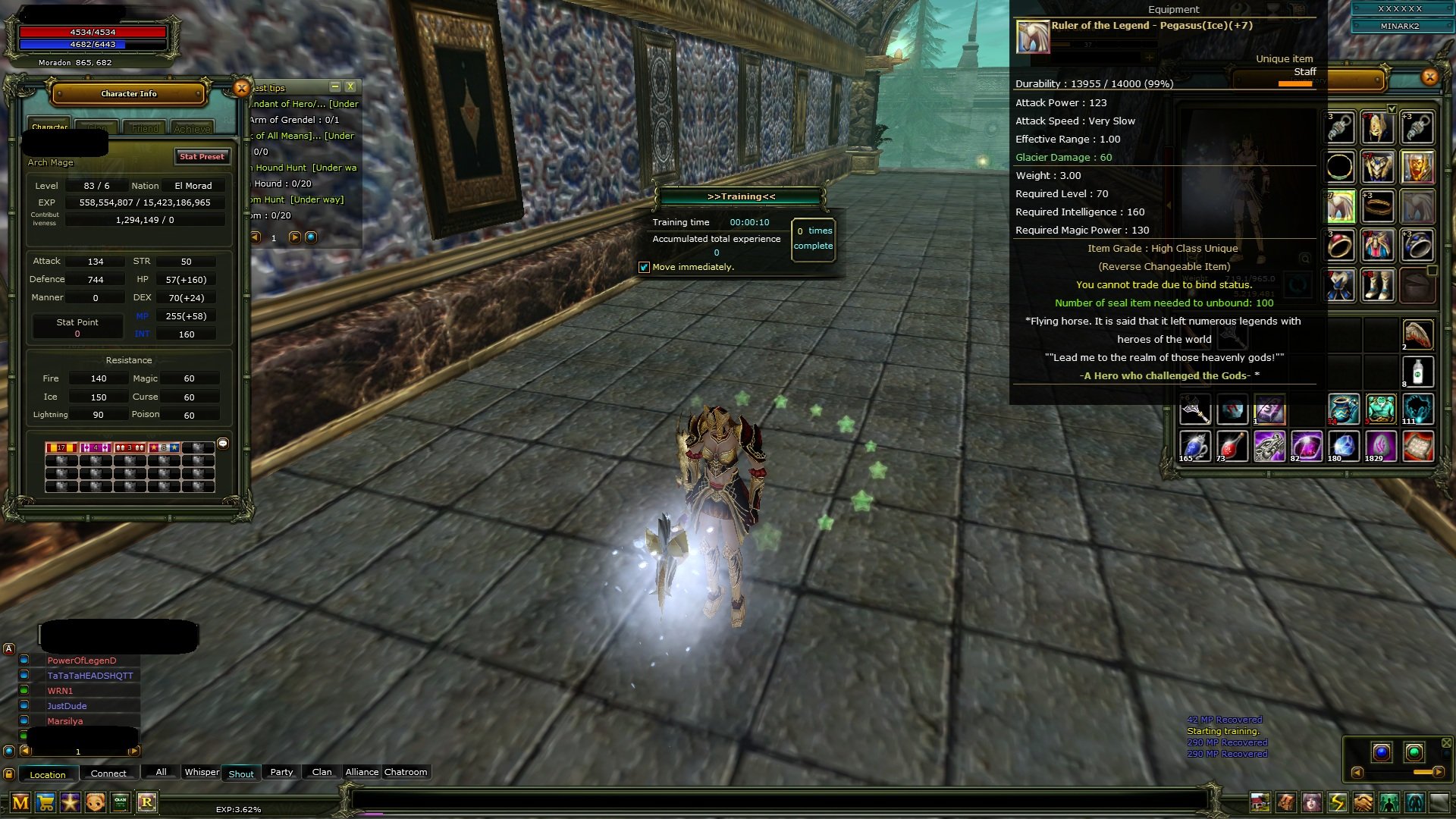Viewport: 1456px width, 819px height.
Task: Open the Clan board icon
Action: click(119, 802)
